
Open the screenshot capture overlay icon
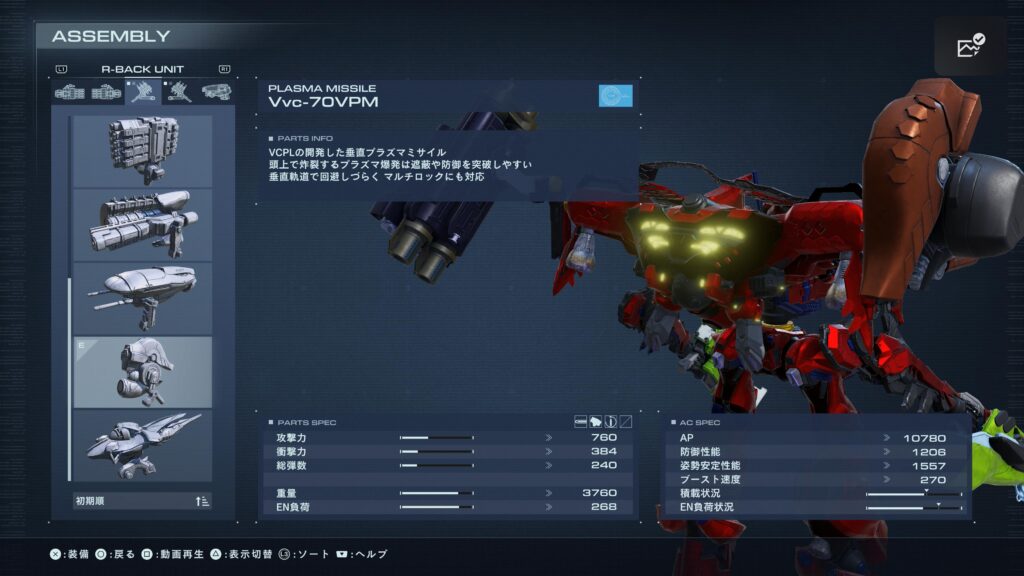click(x=970, y=46)
